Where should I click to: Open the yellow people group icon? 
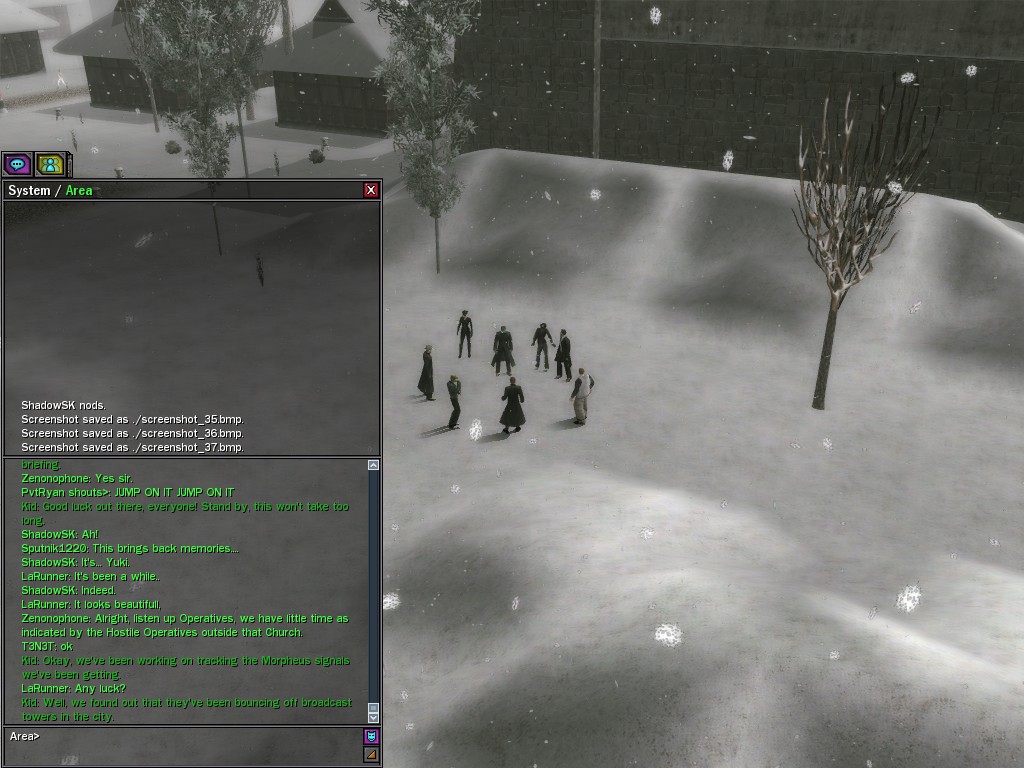click(x=48, y=164)
